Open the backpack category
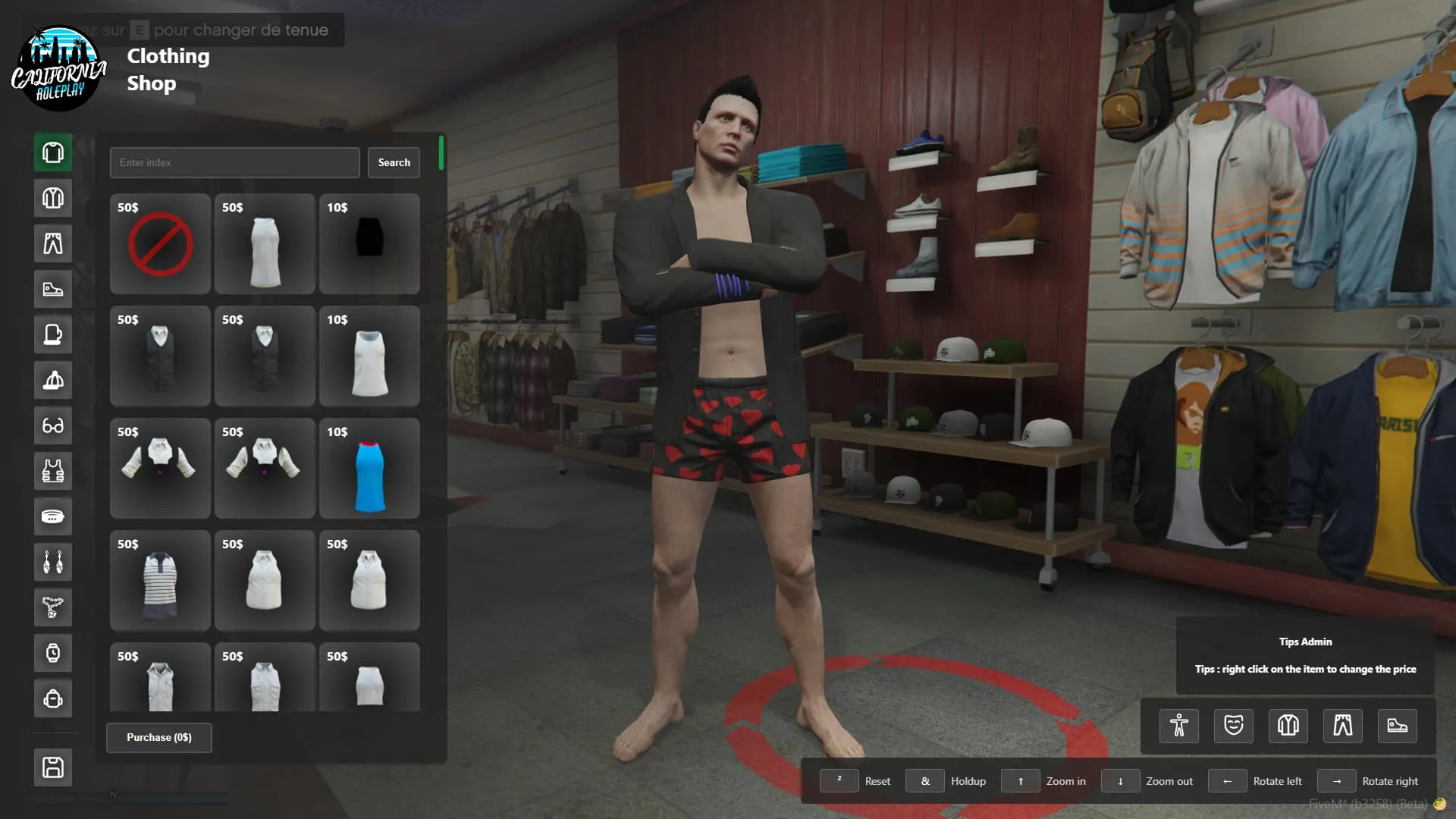The height and width of the screenshot is (819, 1456). [x=52, y=698]
